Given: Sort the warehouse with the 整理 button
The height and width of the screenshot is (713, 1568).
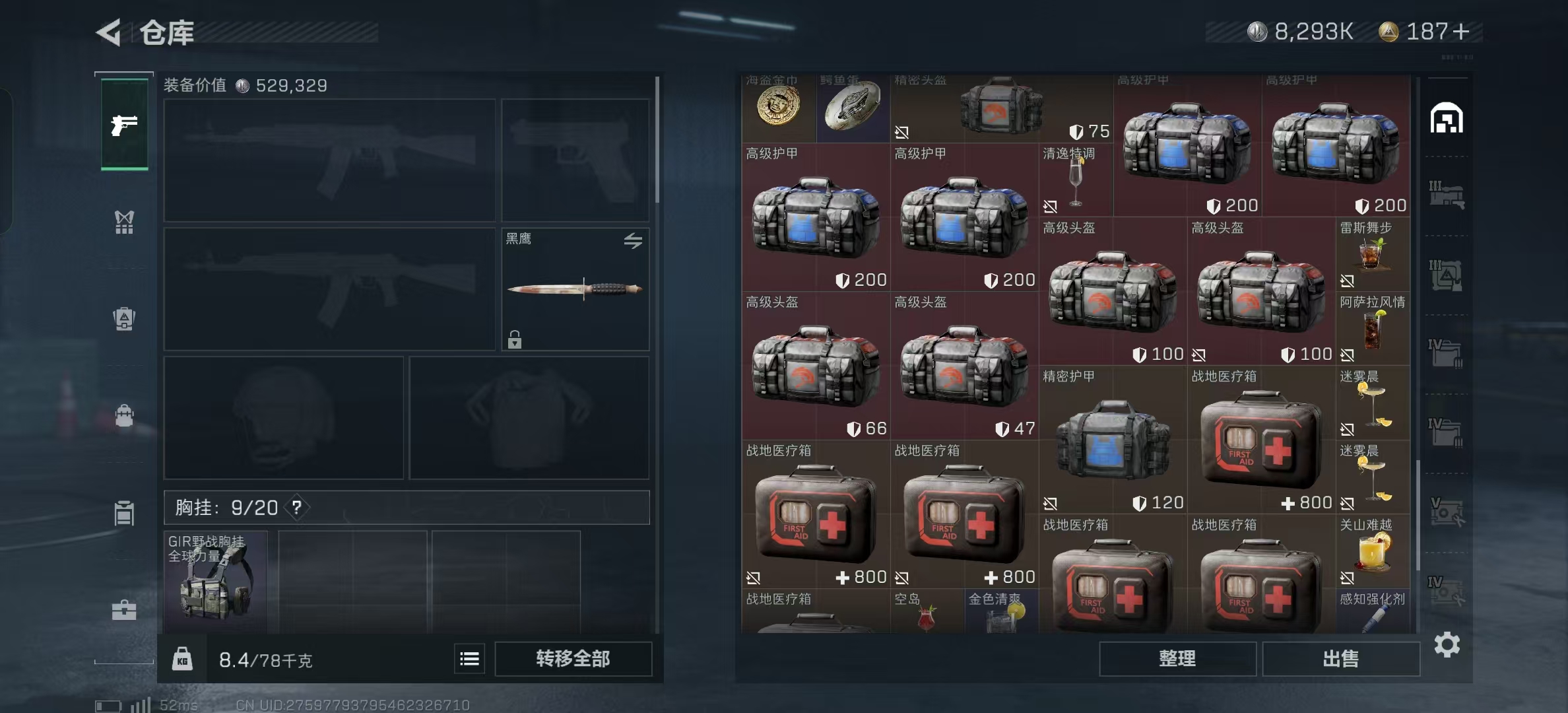Looking at the screenshot, I should click(x=1177, y=659).
